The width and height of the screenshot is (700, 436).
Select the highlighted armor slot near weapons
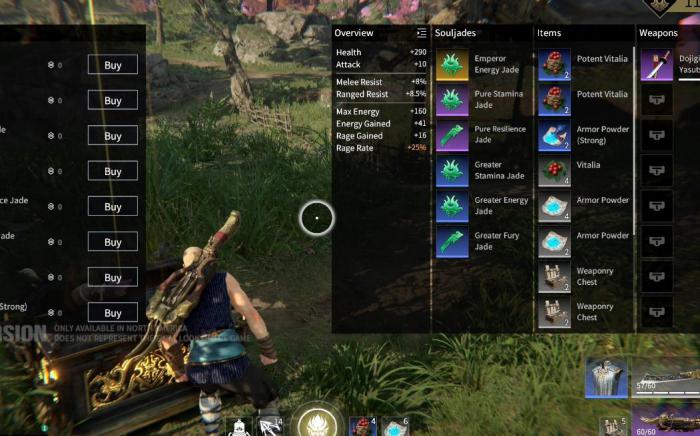point(606,376)
